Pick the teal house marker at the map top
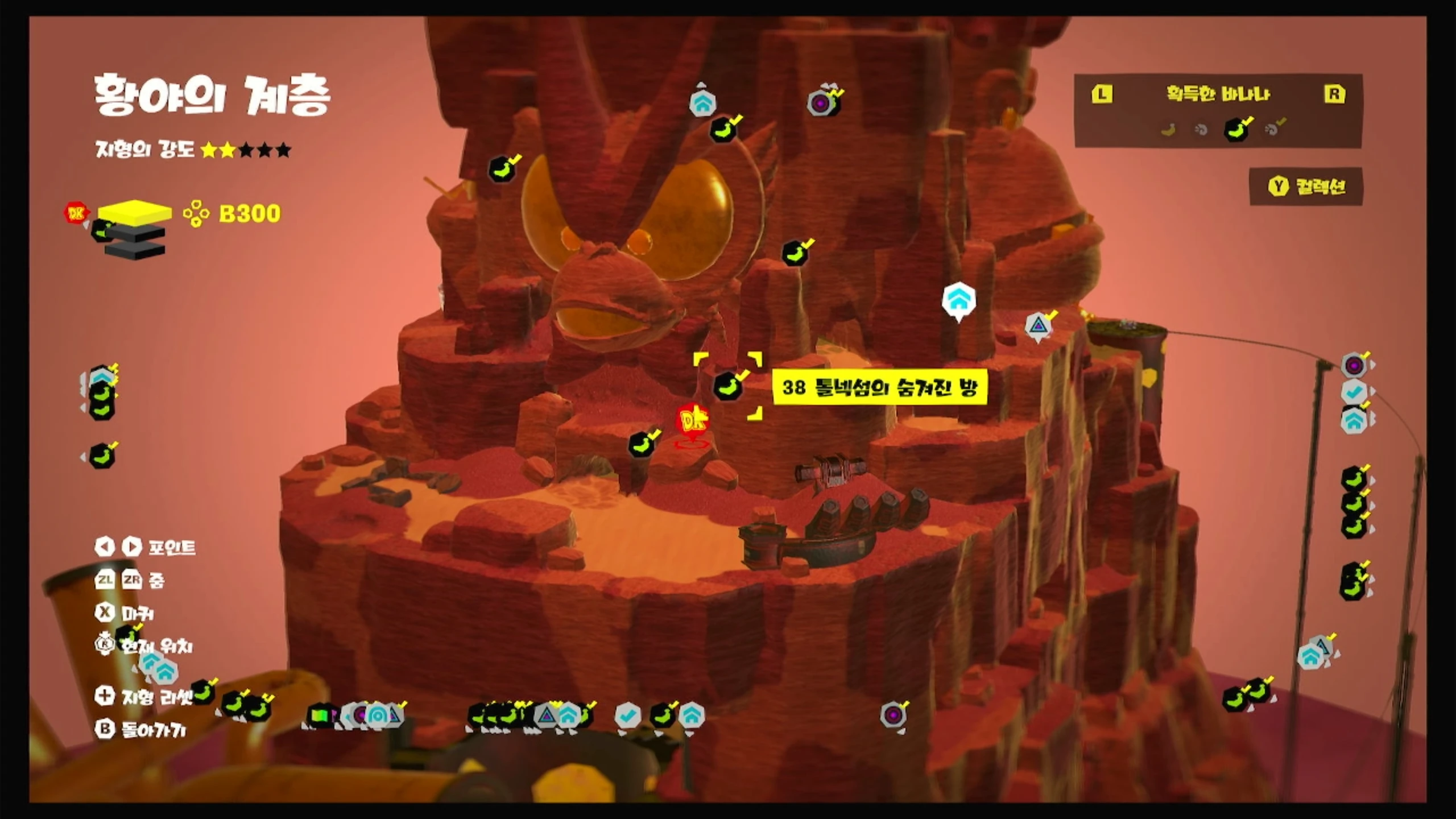1456x819 pixels. 702,104
